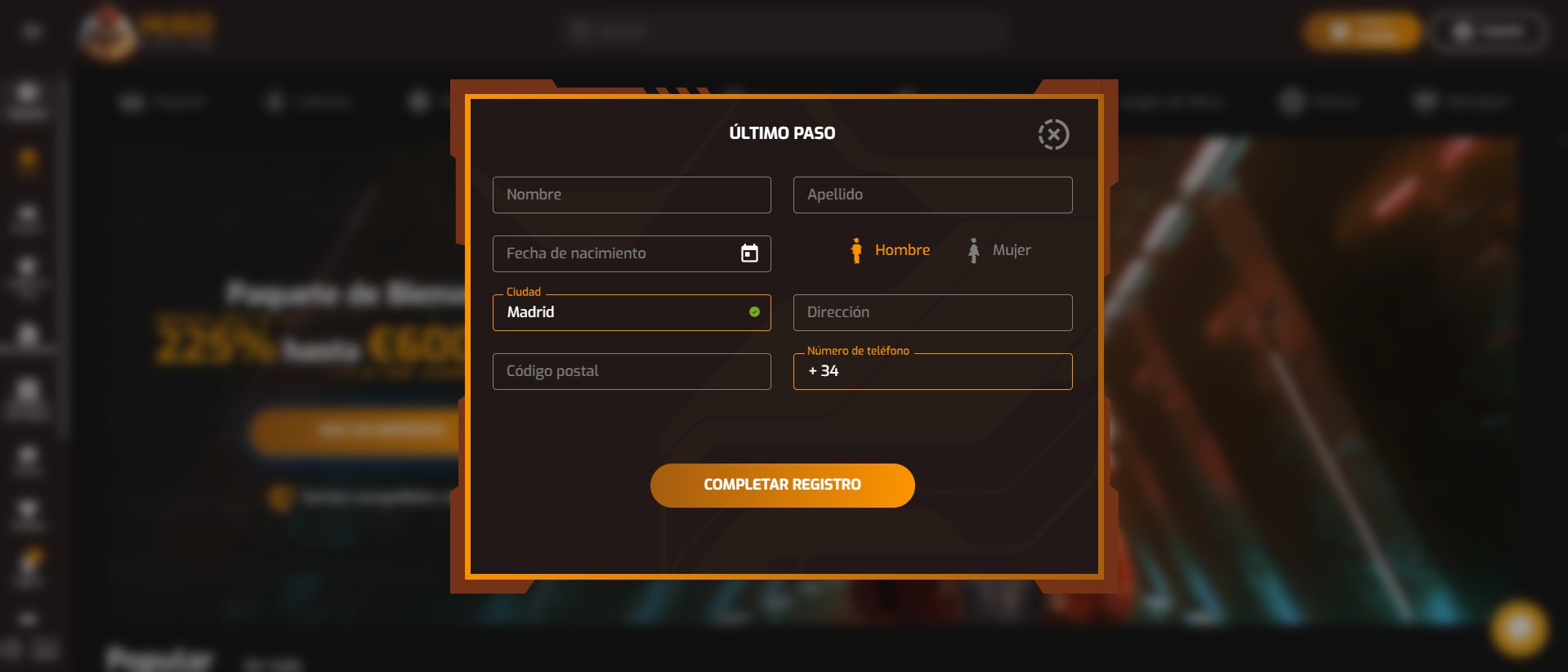Open the birth date calendar icon

pos(749,253)
